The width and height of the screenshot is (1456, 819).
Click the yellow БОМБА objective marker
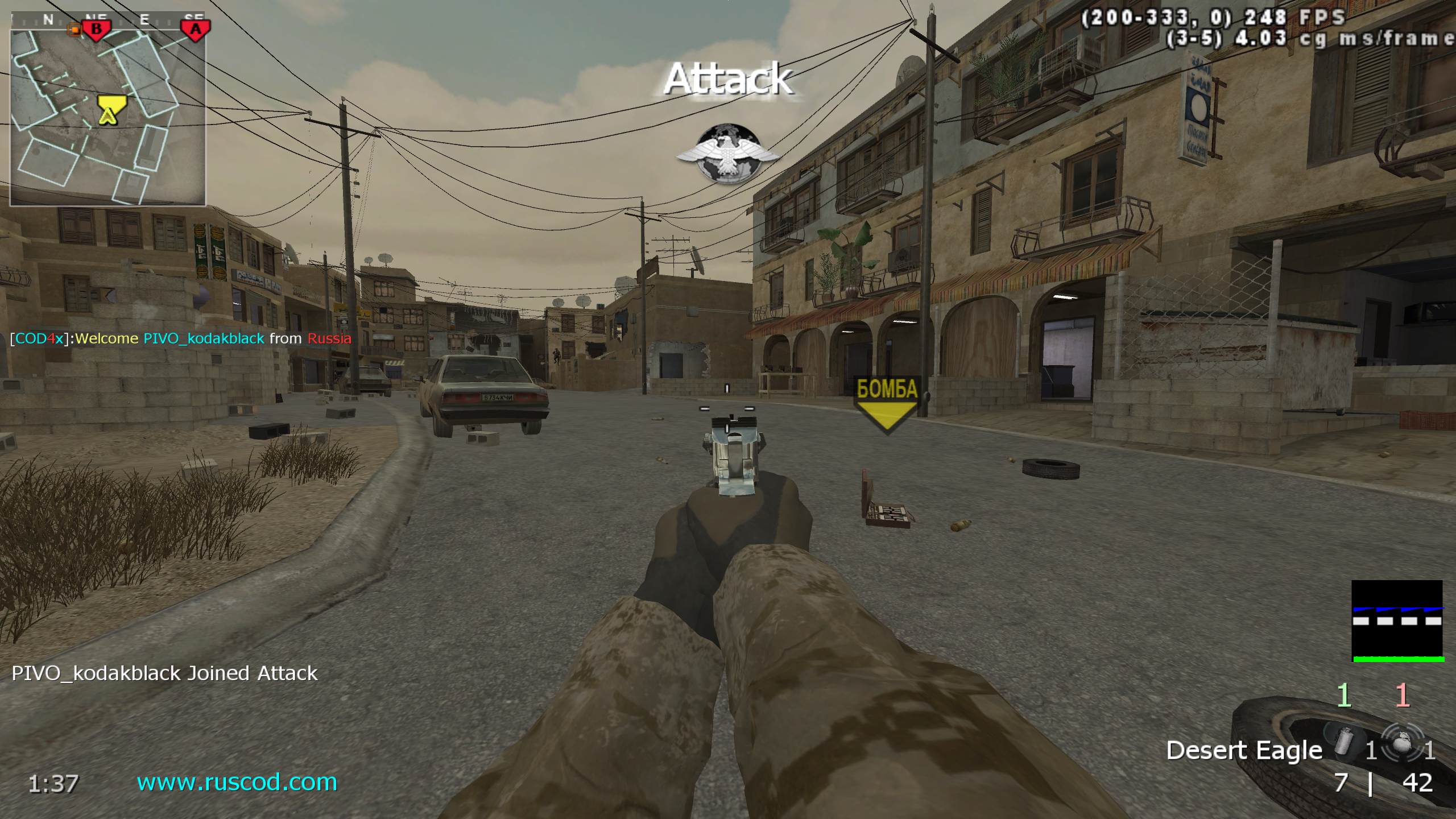pos(887,405)
